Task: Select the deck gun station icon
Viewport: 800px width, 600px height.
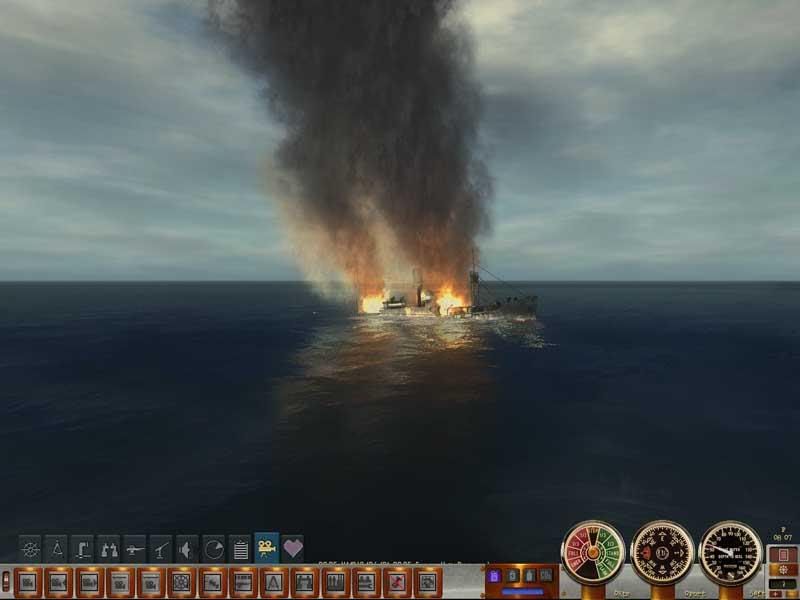Action: pyautogui.click(x=134, y=548)
